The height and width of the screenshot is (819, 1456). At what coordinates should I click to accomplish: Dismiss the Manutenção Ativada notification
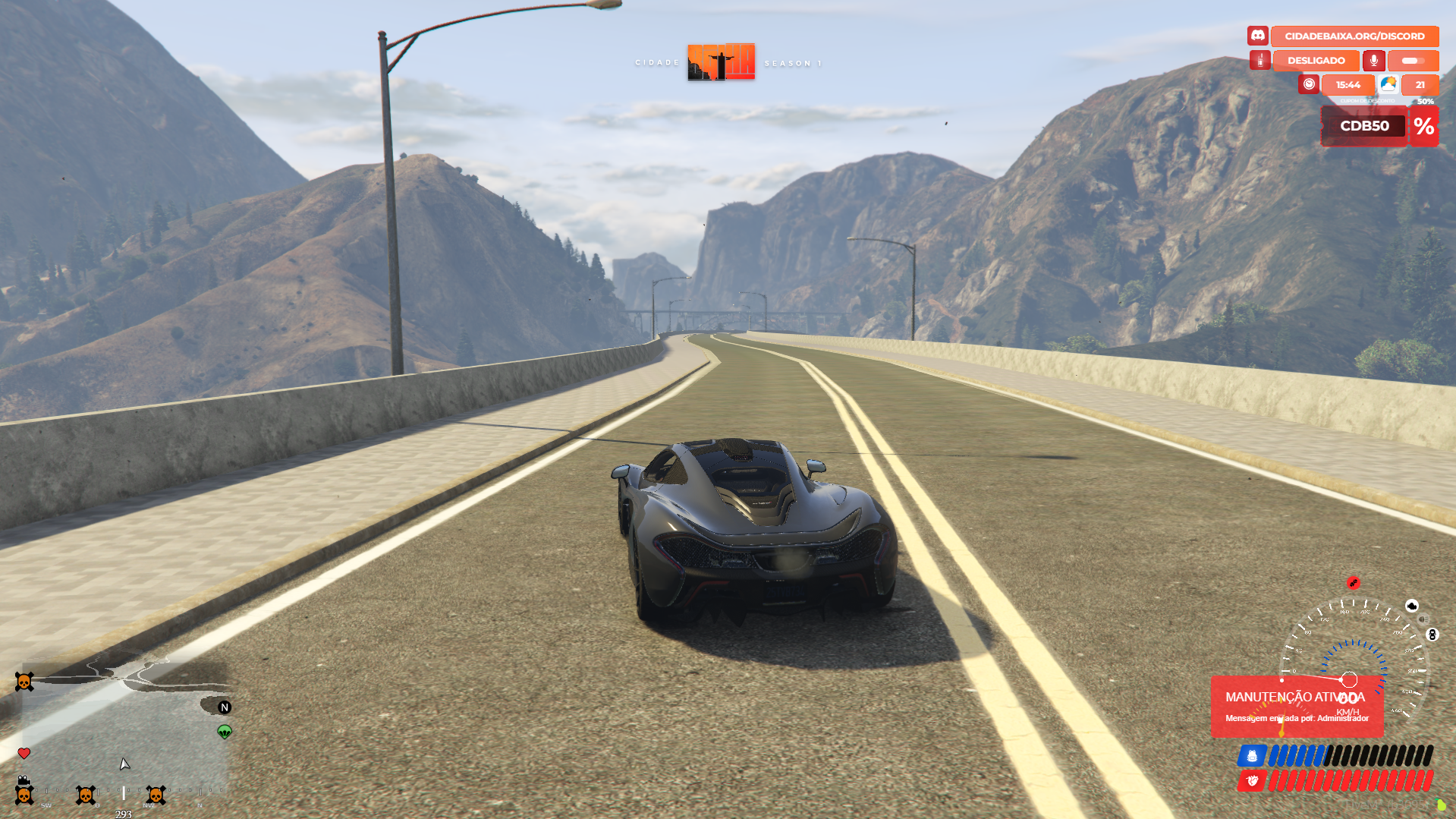(x=1297, y=707)
